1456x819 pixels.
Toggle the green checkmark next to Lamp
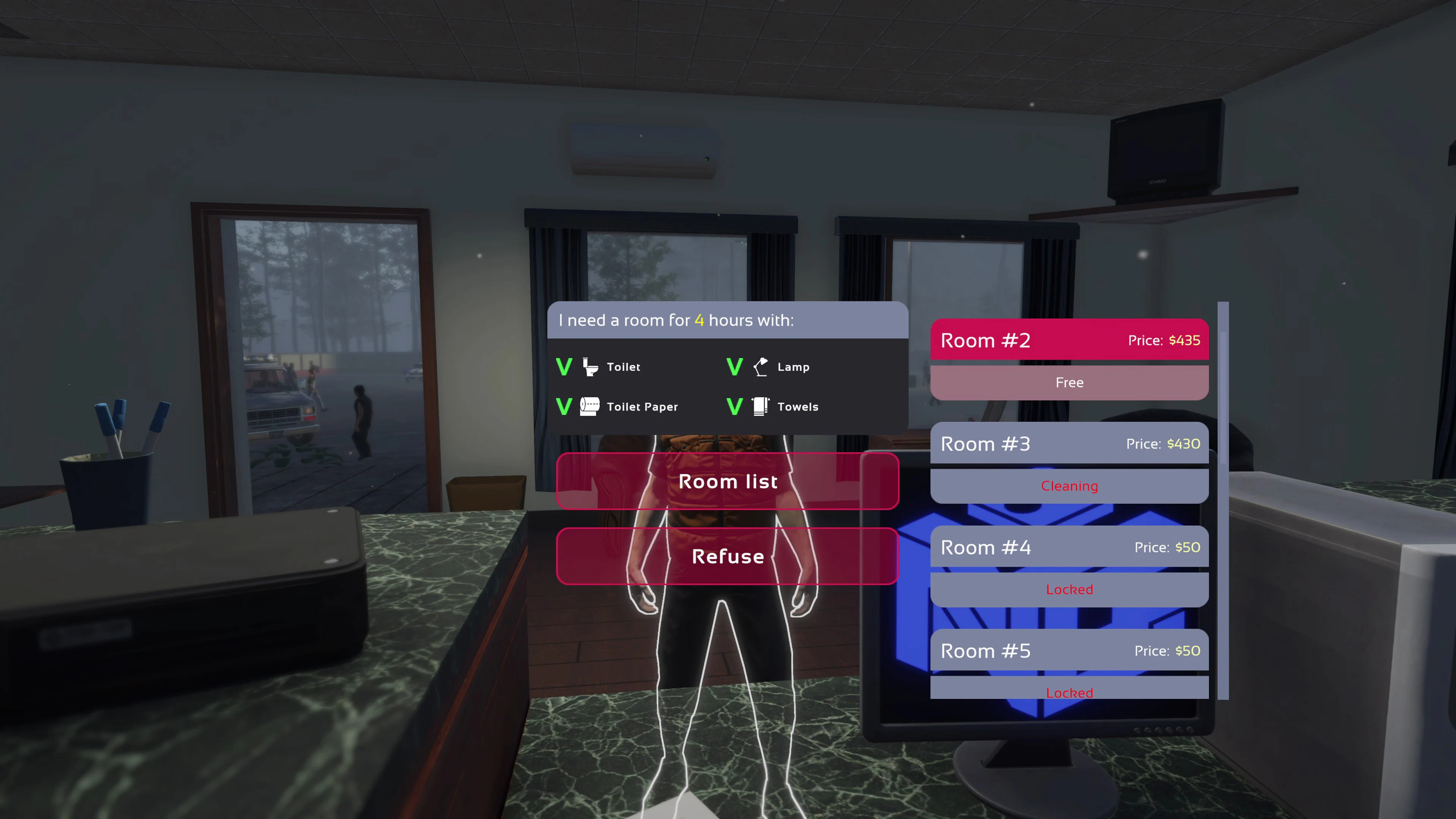pos(734,367)
